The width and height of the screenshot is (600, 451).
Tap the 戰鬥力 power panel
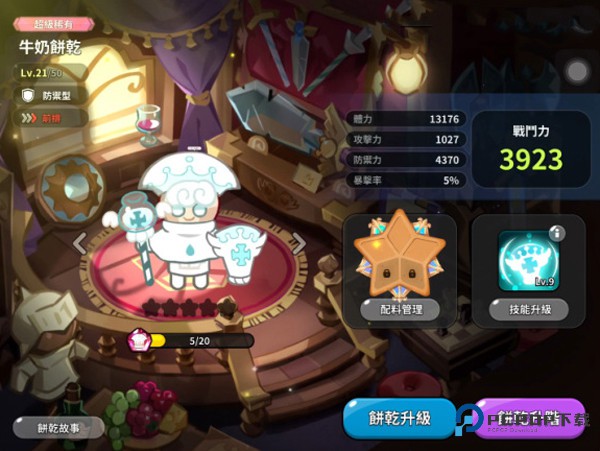(x=531, y=149)
